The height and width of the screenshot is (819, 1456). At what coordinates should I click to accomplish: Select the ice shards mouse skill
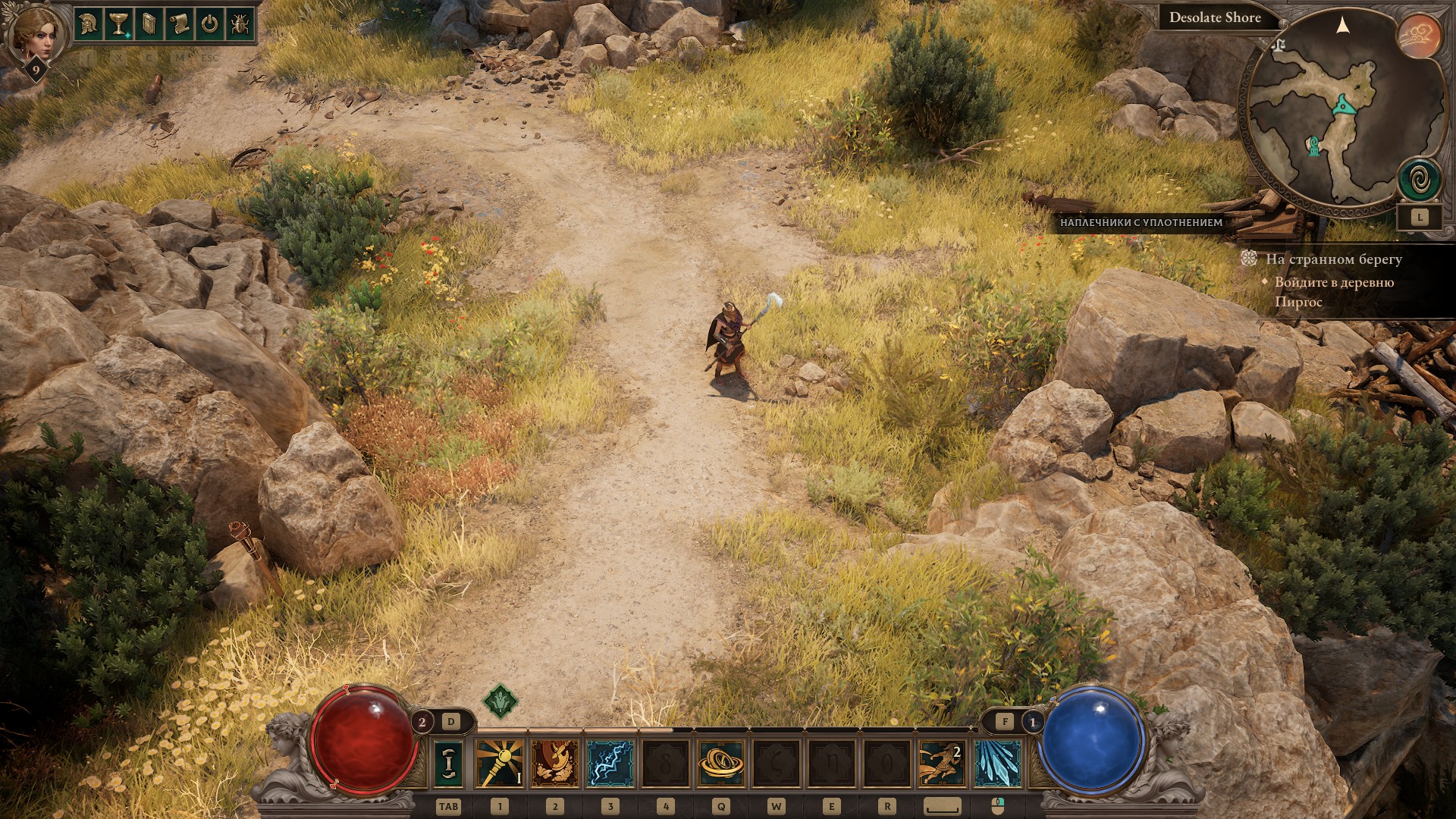[997, 764]
